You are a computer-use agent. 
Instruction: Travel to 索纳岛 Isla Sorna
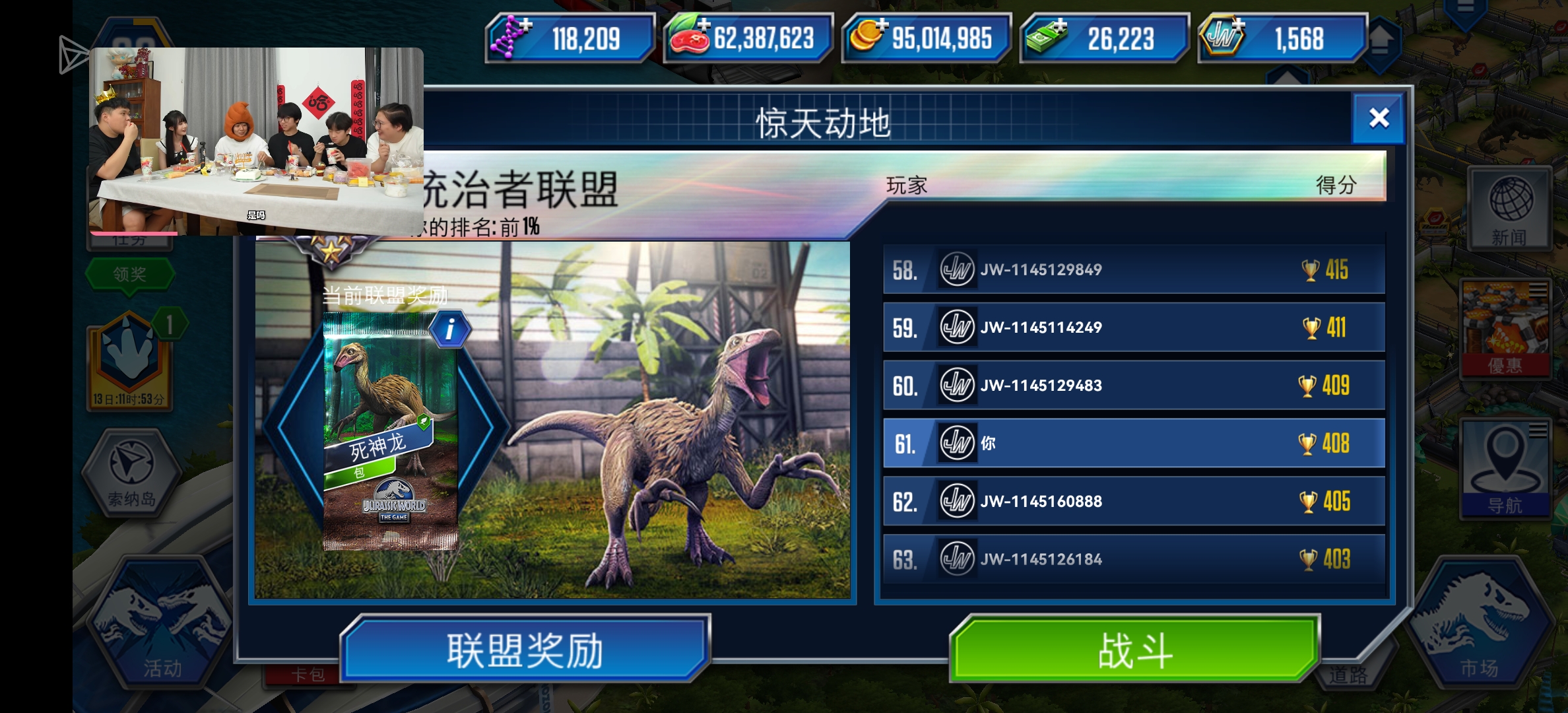tap(132, 472)
